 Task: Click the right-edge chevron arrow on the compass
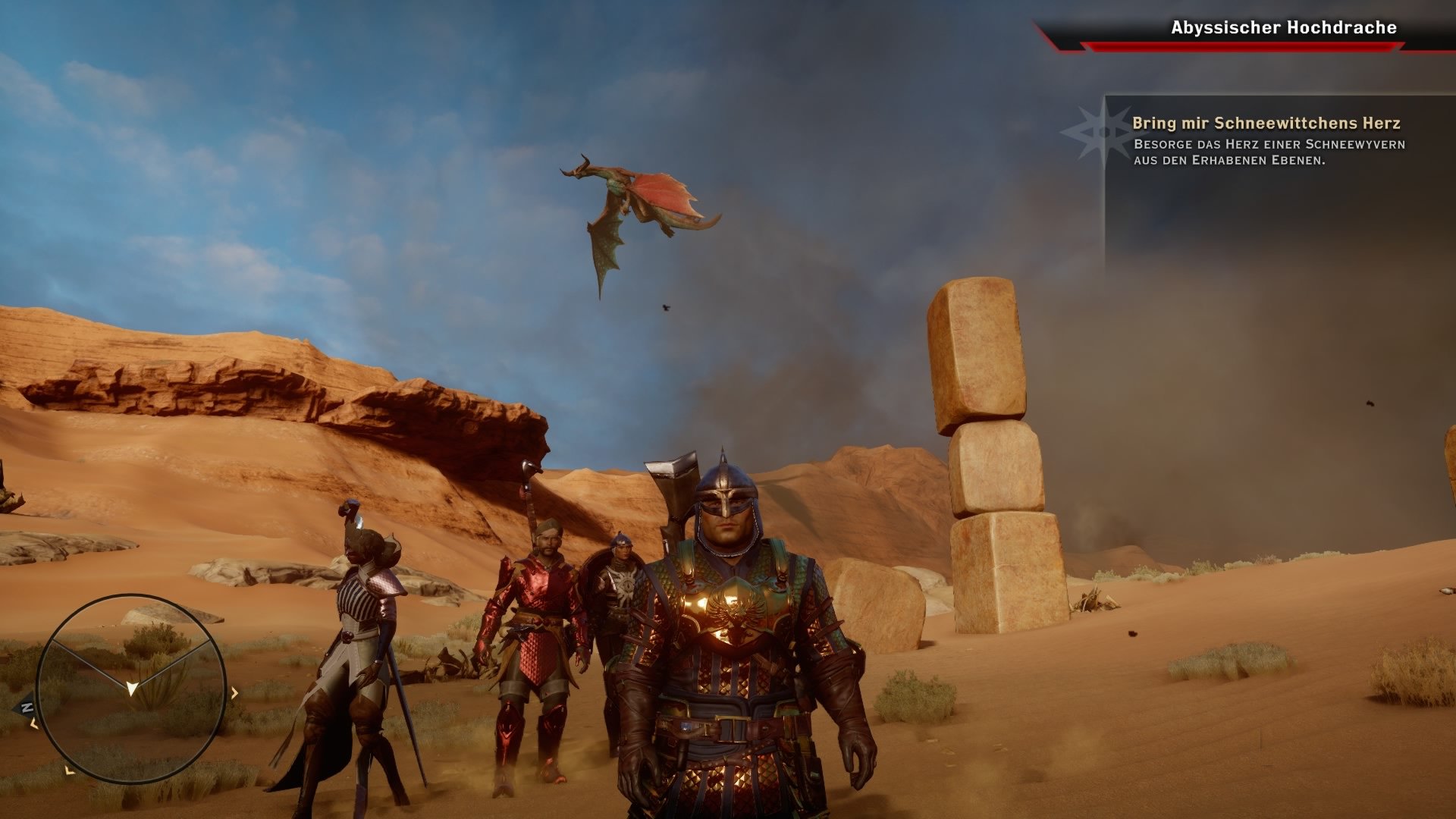coord(234,692)
